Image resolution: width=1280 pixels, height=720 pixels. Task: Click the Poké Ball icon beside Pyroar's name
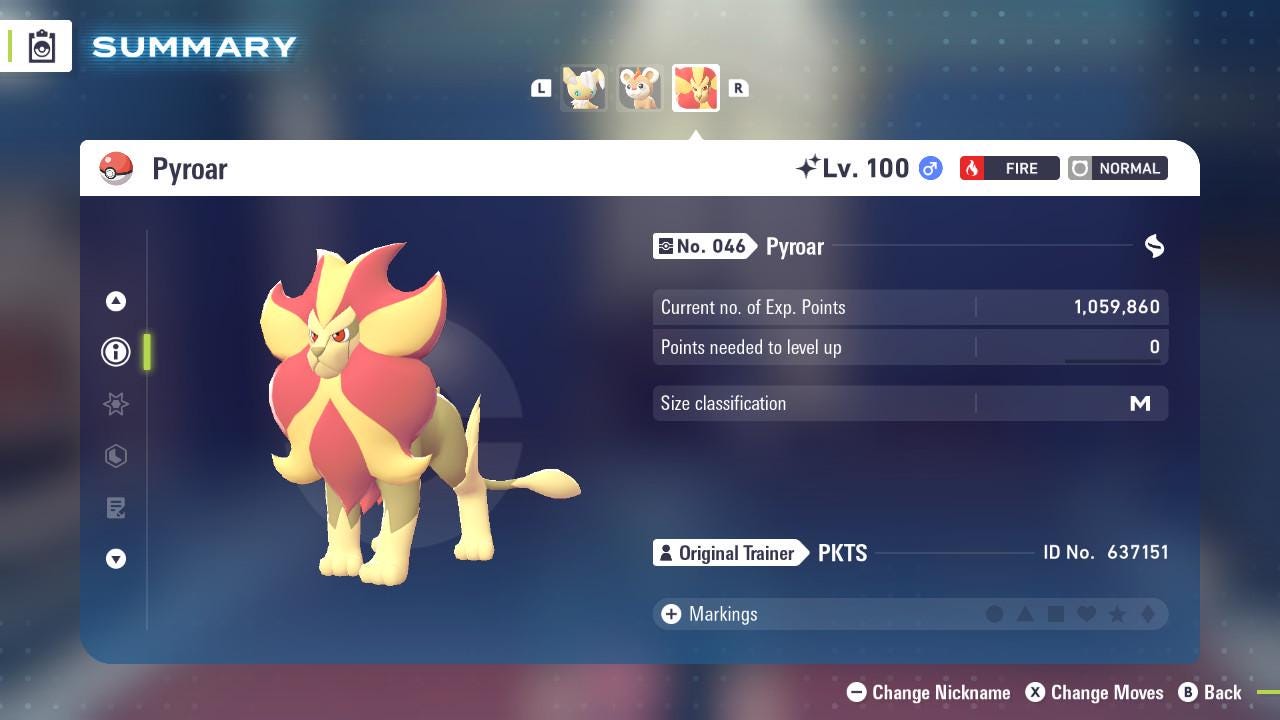116,168
